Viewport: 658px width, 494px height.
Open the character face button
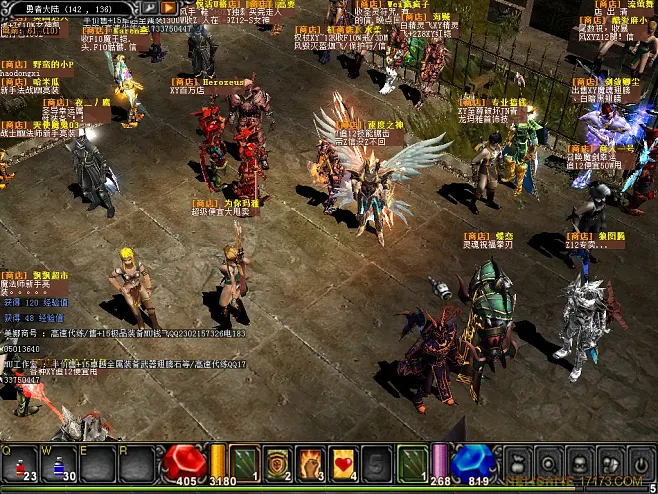(x=578, y=463)
